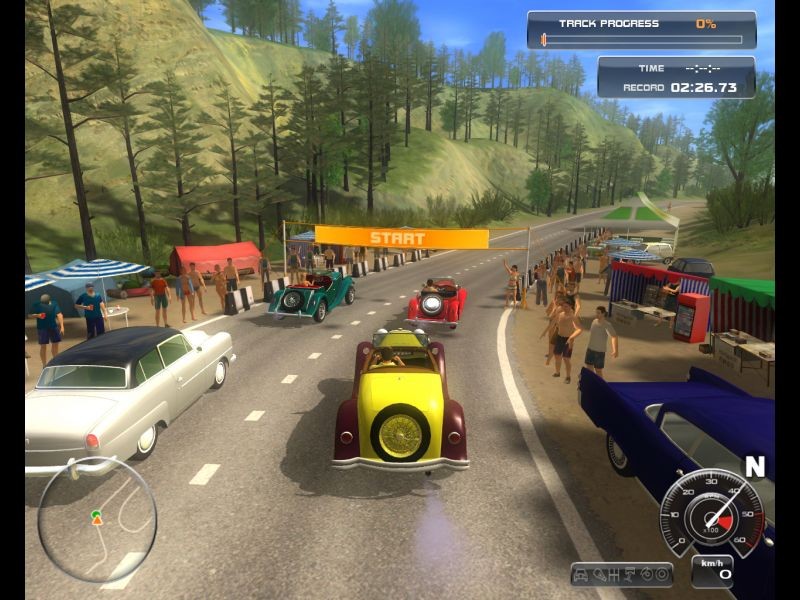Select the gearbox status icon
The height and width of the screenshot is (600, 800).
pos(613,575)
